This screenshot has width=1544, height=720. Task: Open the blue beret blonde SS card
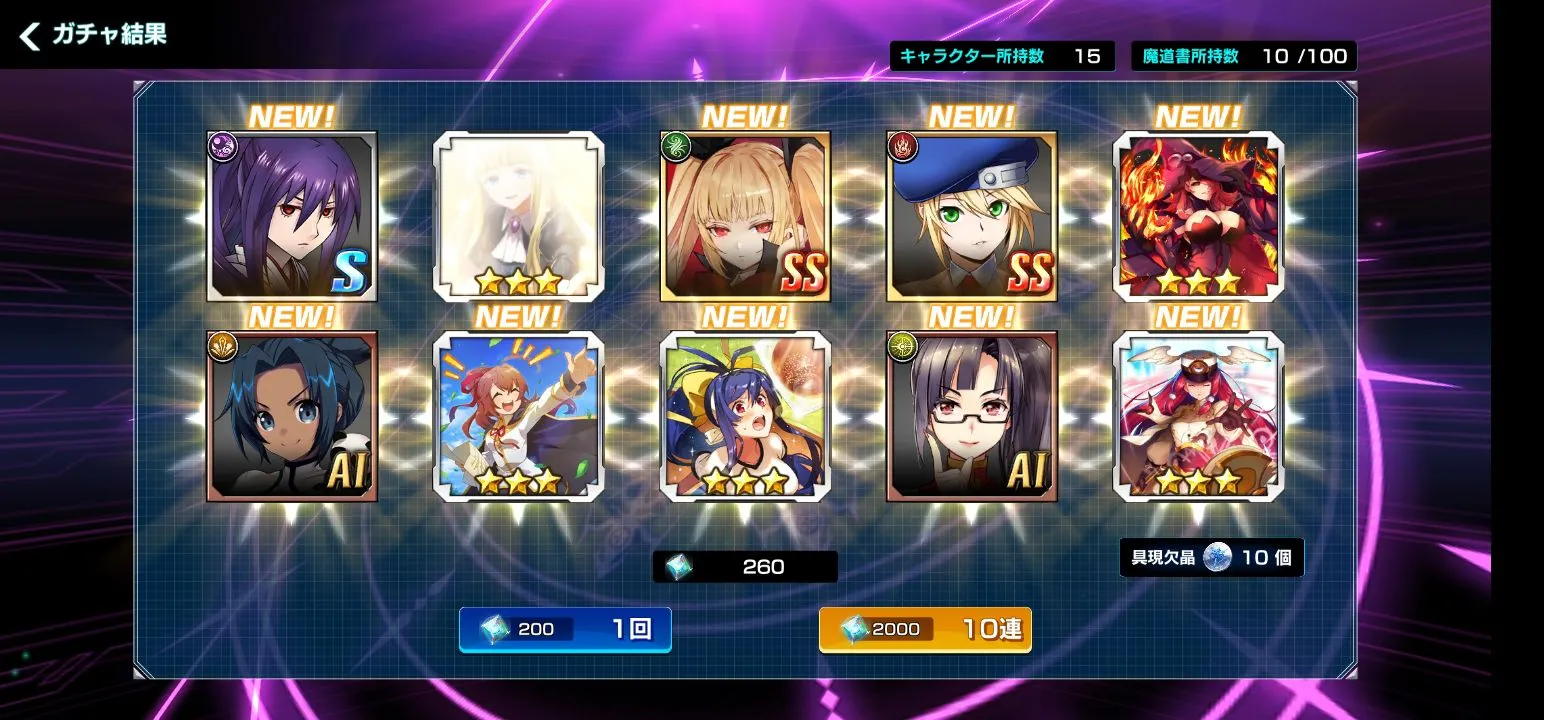972,216
